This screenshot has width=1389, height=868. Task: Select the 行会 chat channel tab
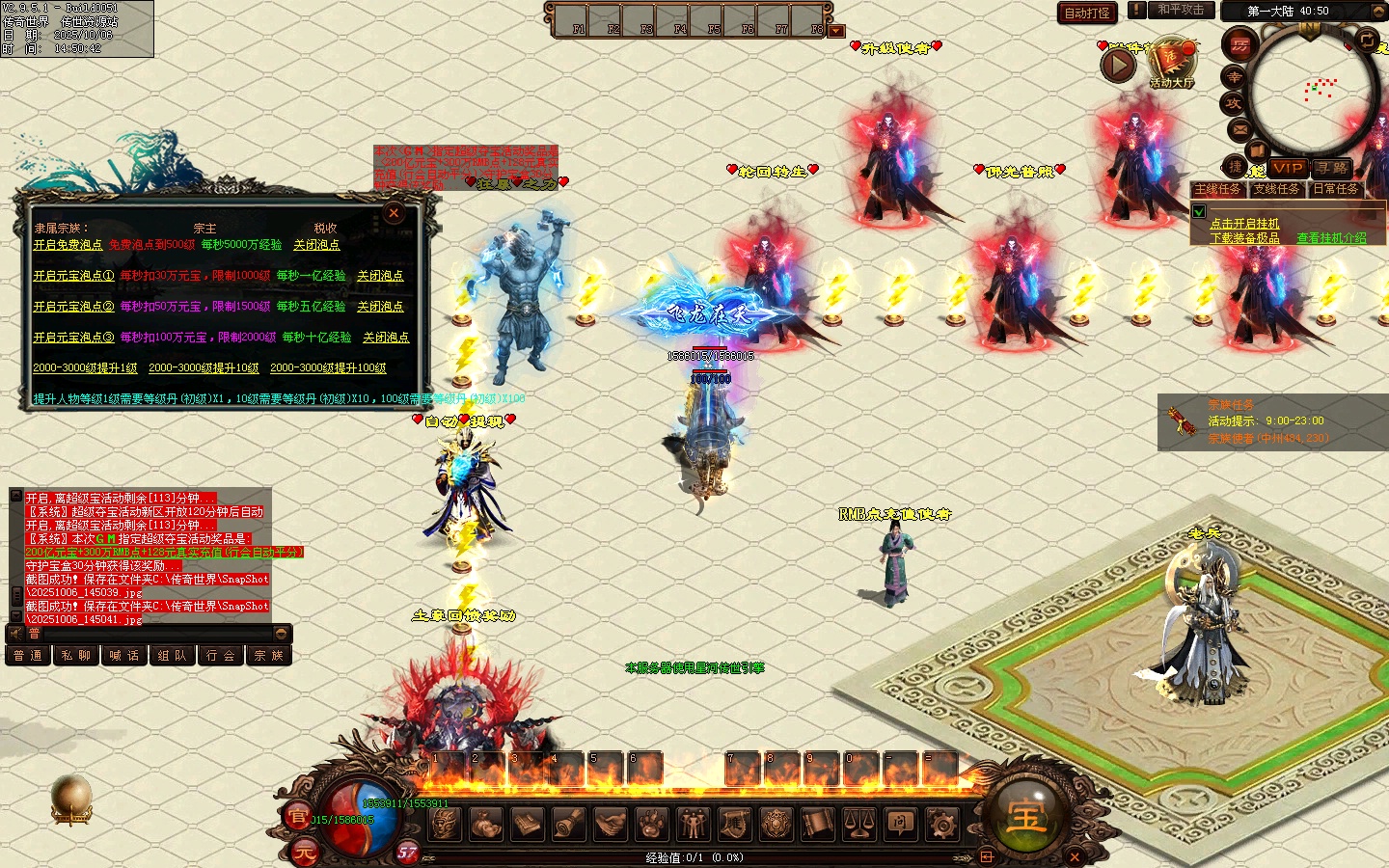click(221, 656)
